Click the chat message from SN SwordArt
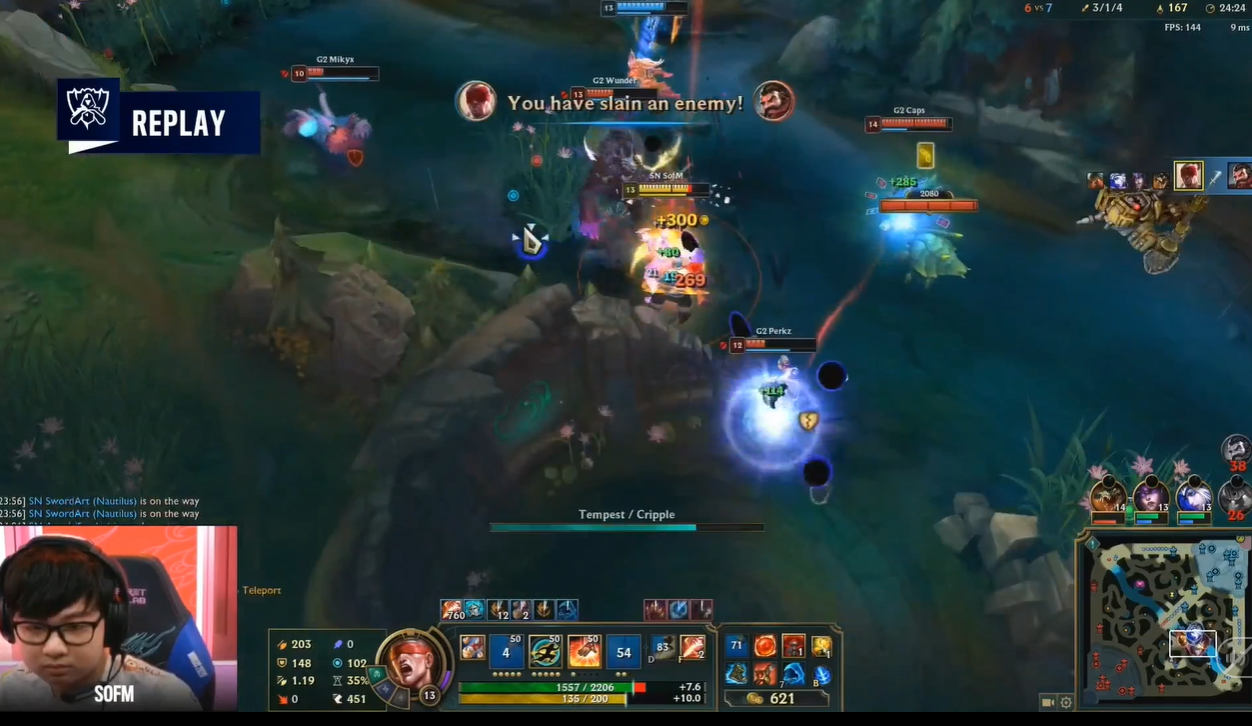 113,501
